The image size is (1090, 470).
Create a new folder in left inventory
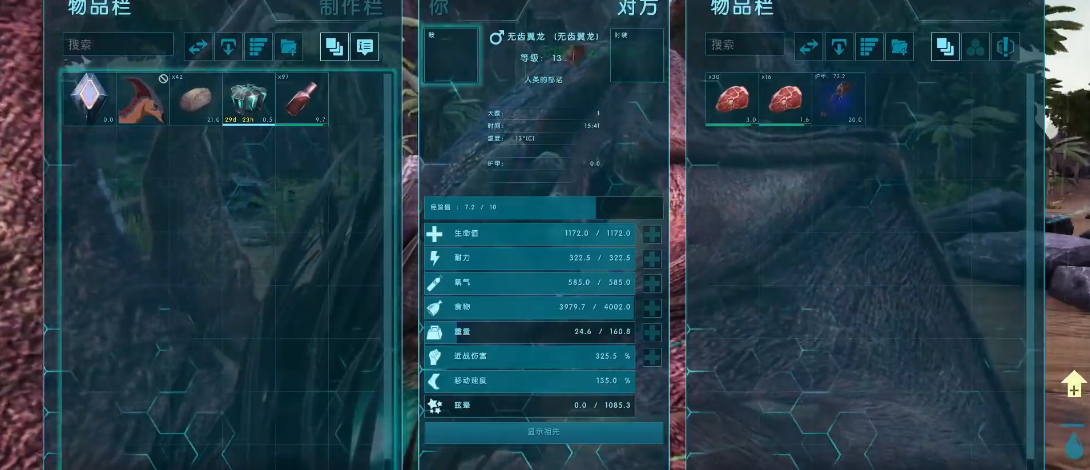point(288,46)
